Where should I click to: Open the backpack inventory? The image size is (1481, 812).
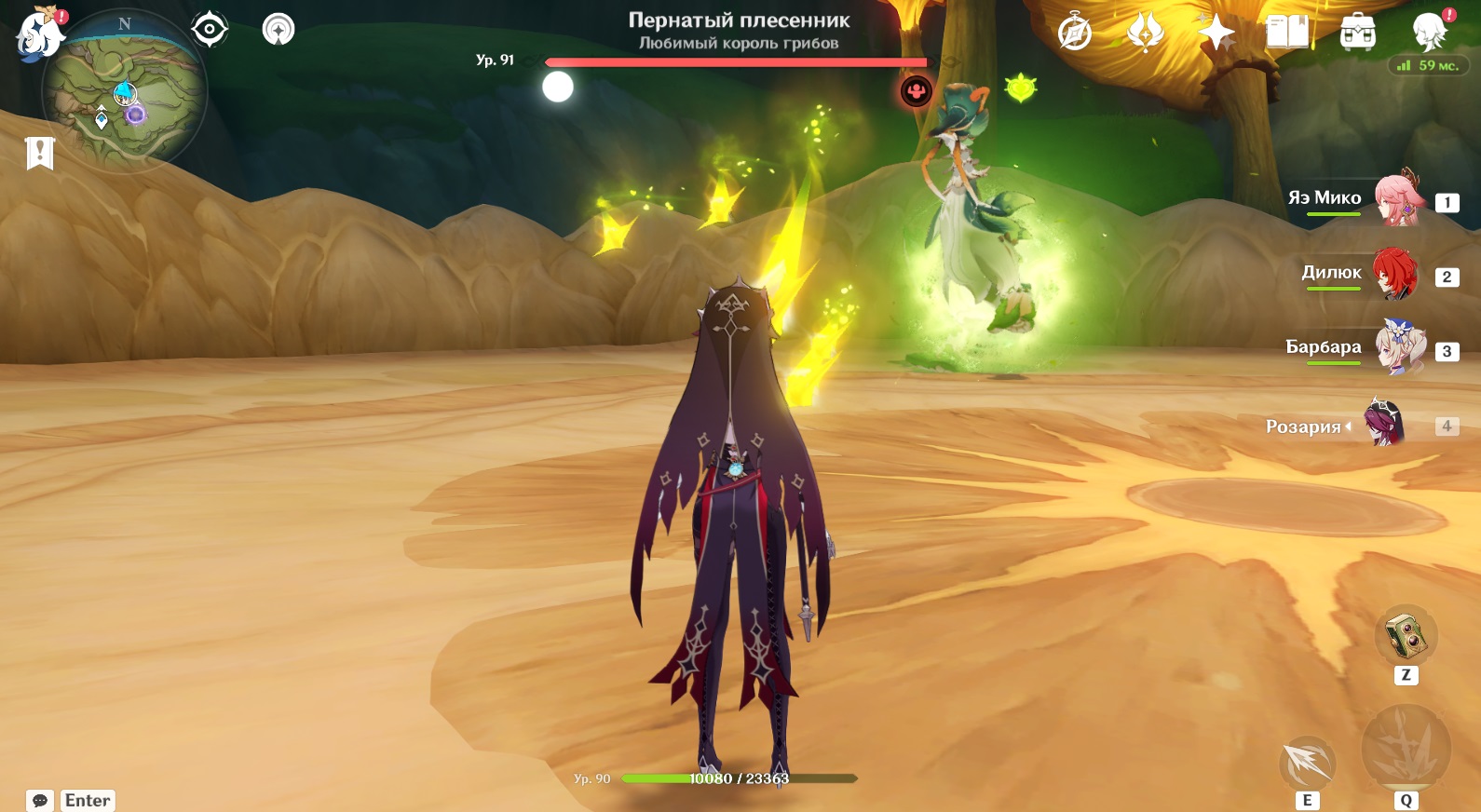[x=1358, y=33]
